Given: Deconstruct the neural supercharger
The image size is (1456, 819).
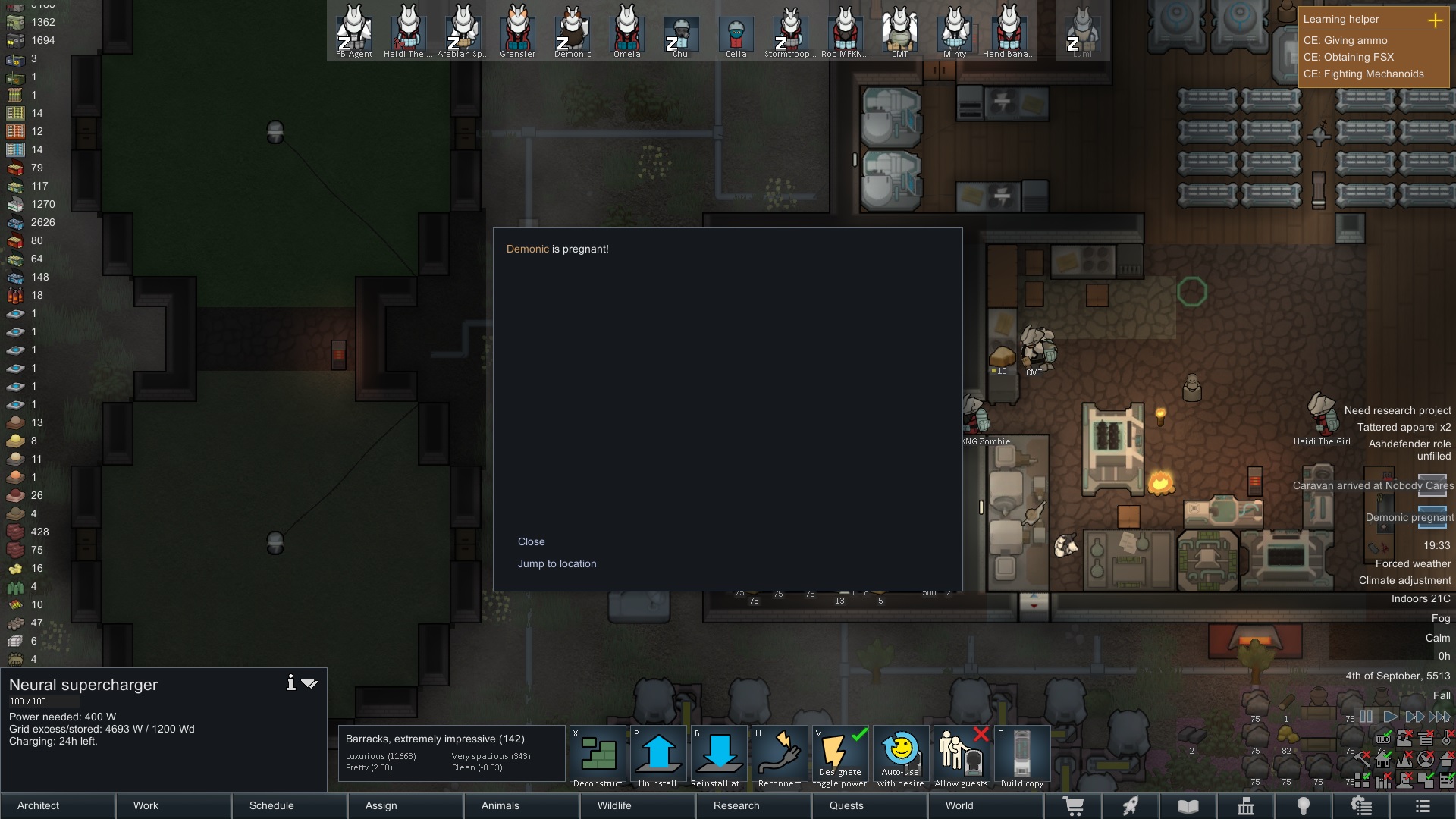Looking at the screenshot, I should click(x=598, y=756).
